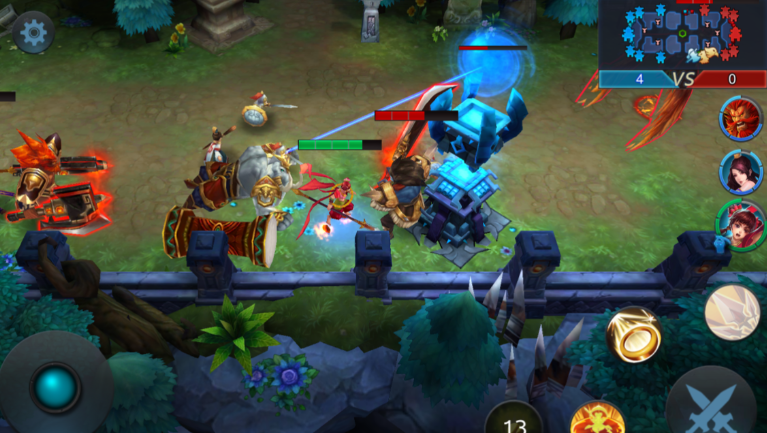Screen dimensions: 767x433
Task: Activate the fiery red skill icon
Action: [x=597, y=418]
